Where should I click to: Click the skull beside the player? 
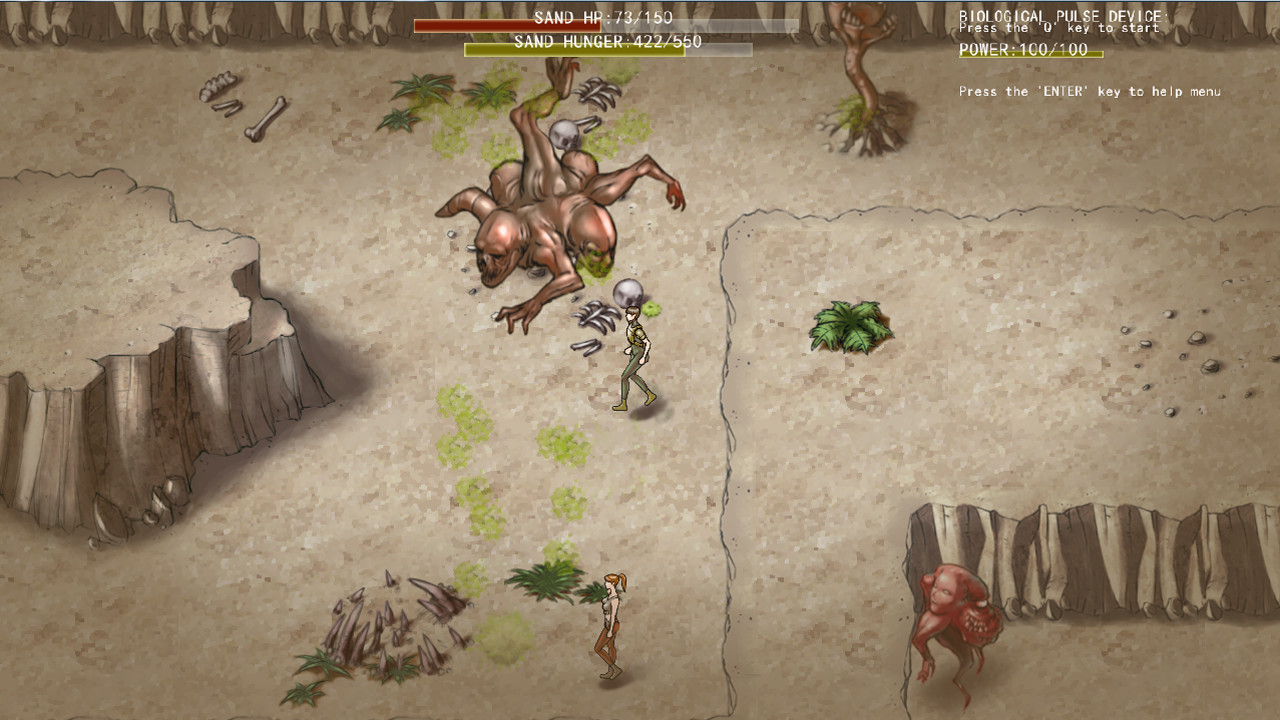629,294
